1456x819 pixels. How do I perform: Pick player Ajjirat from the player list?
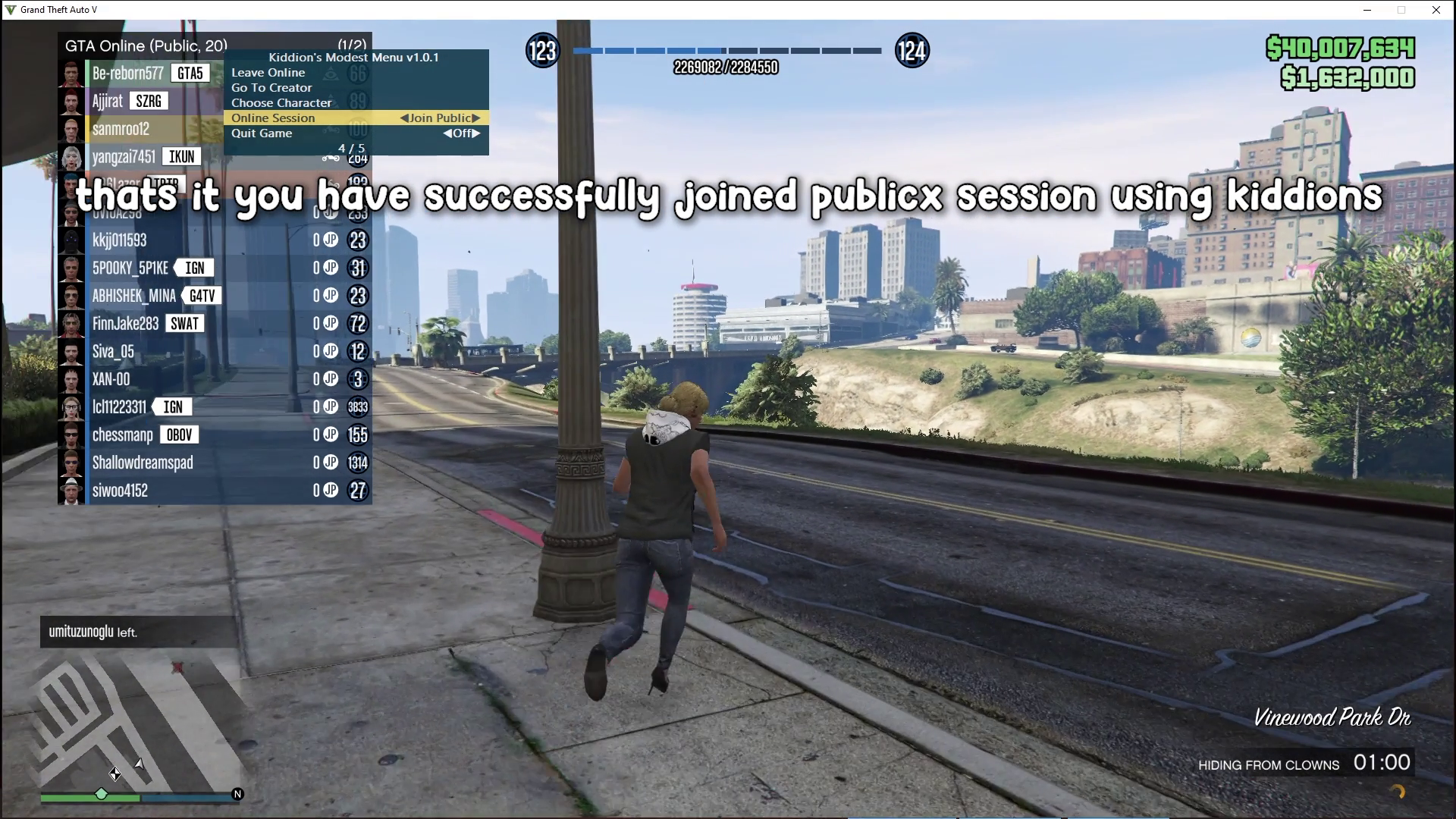[108, 101]
